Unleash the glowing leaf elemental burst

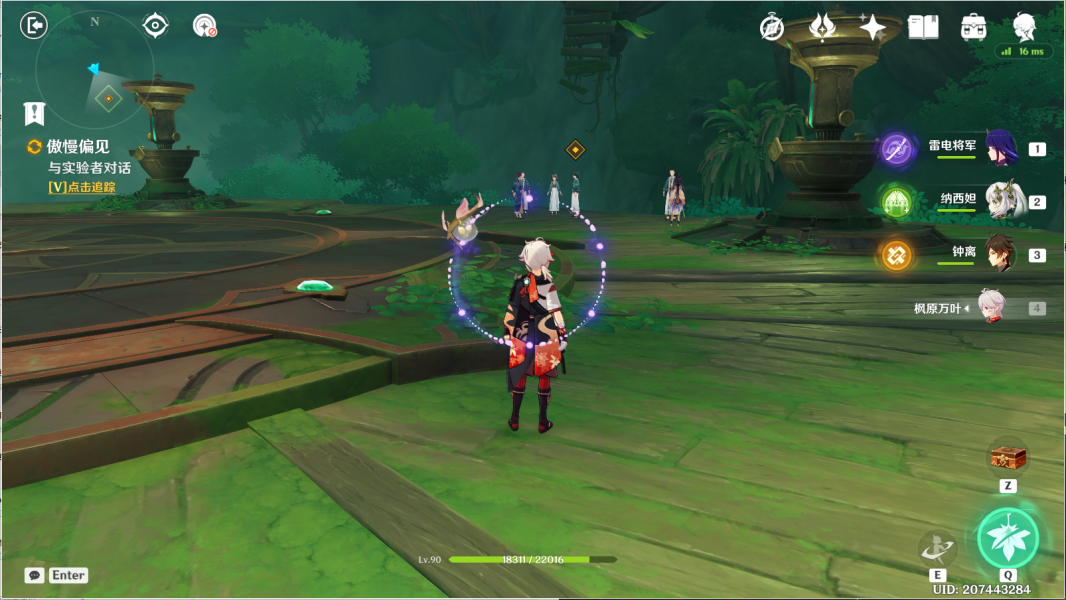[1008, 538]
